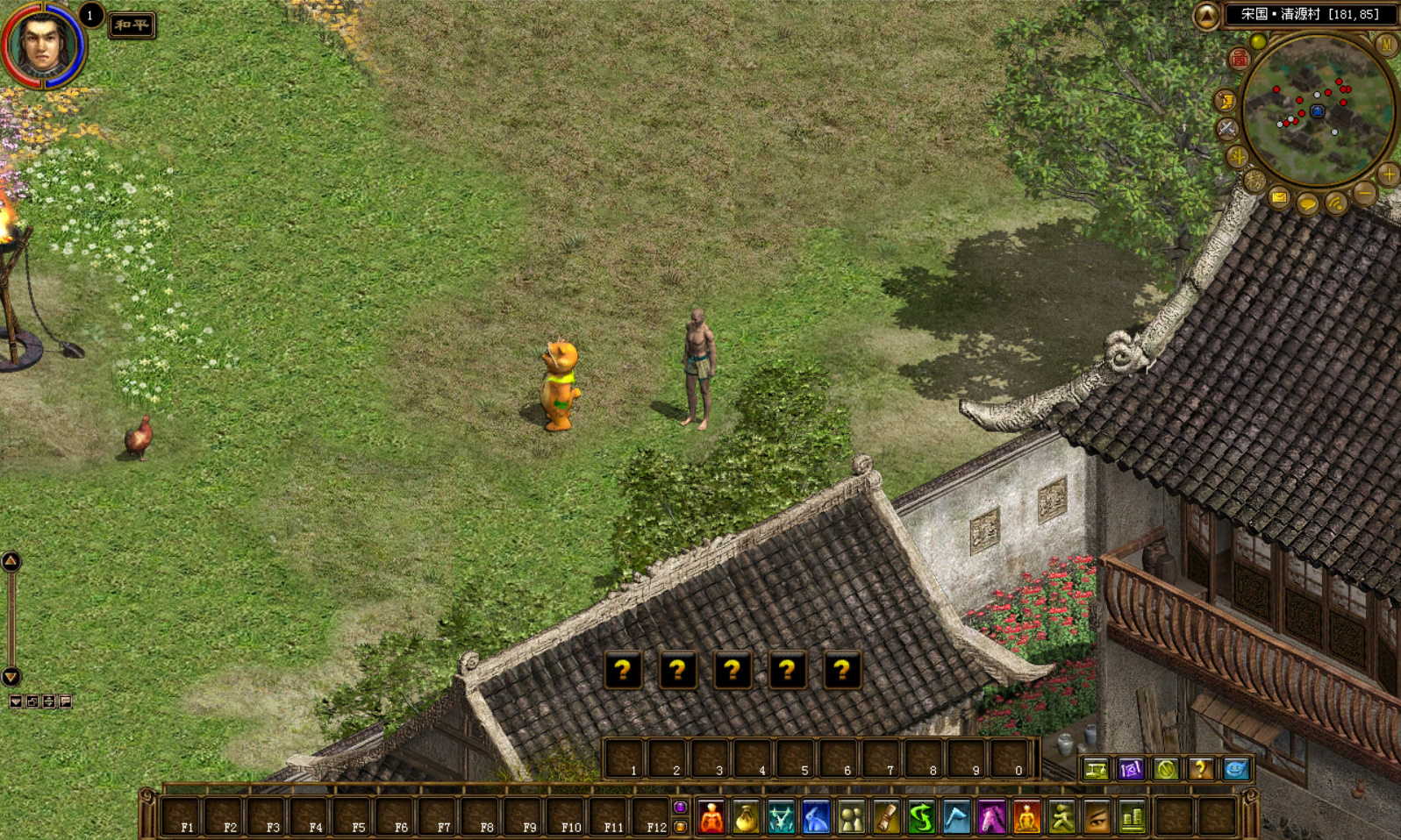
Task: Click the minimap
Action: [1318, 110]
